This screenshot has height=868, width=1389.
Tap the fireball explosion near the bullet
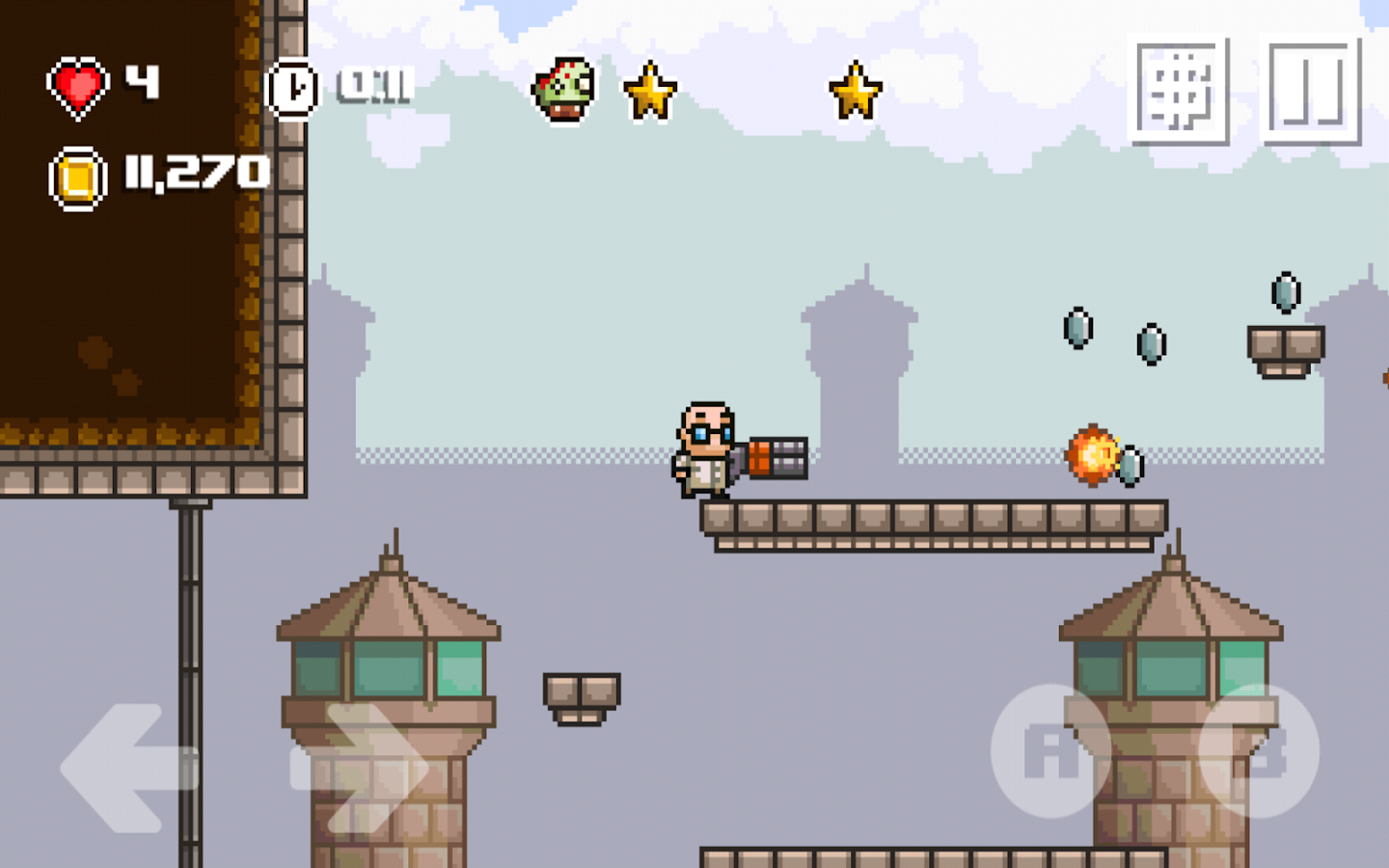coord(1091,455)
